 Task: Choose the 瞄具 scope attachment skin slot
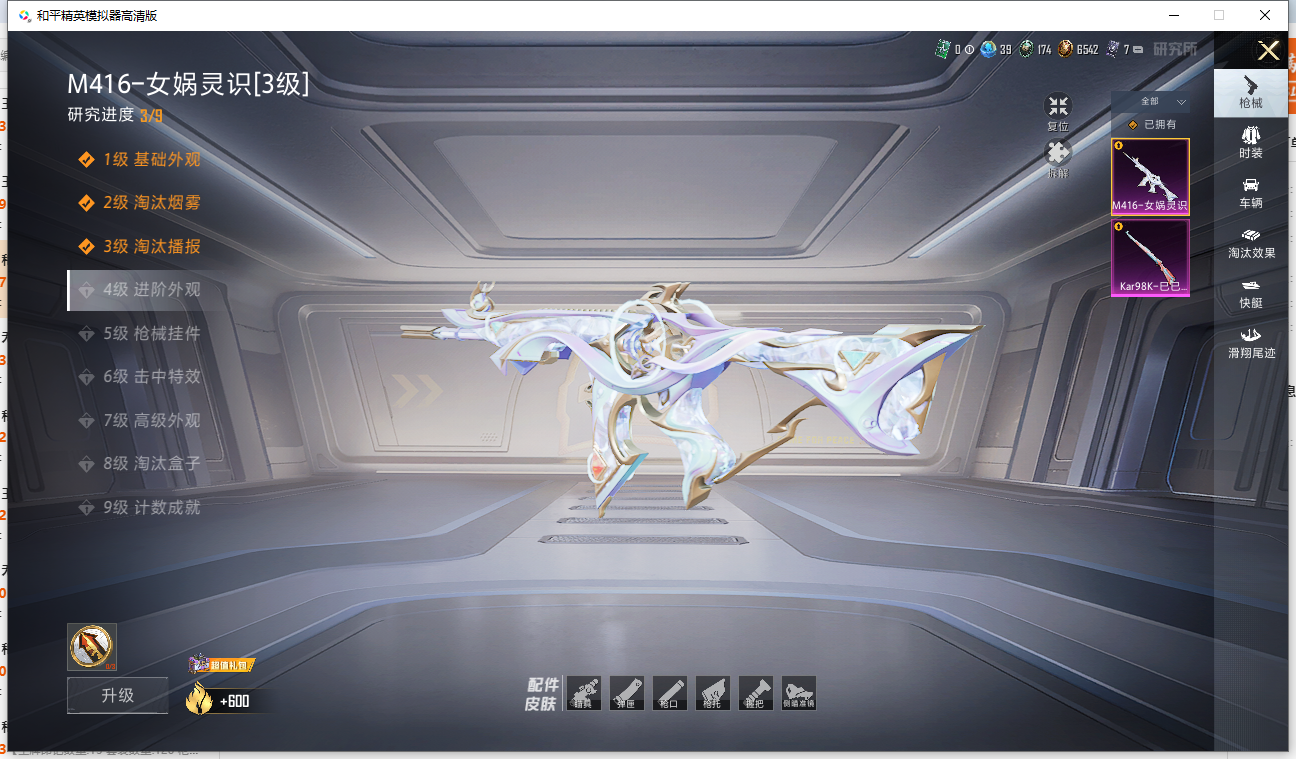click(x=583, y=693)
